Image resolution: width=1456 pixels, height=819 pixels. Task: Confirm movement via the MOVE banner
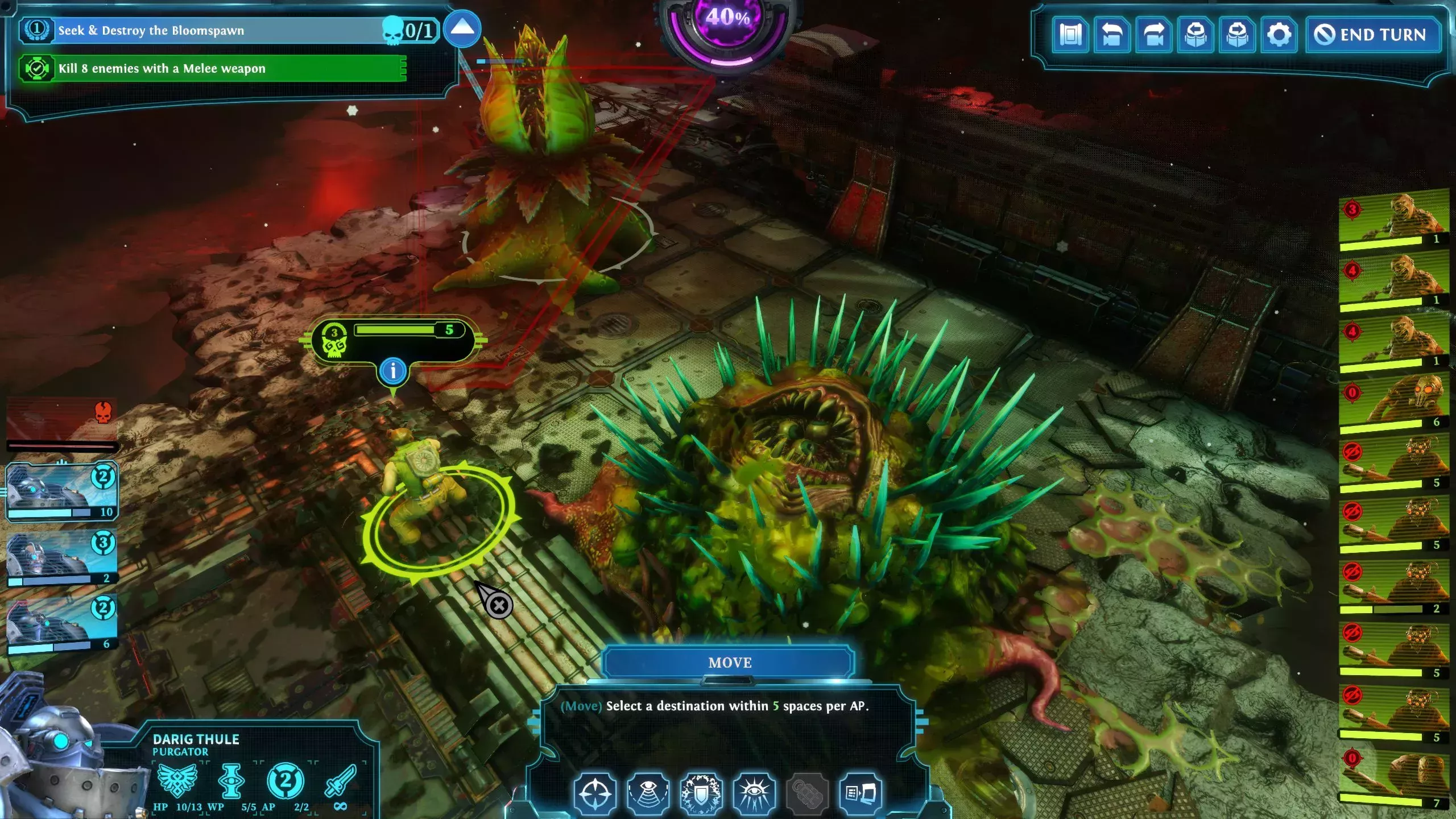click(730, 662)
